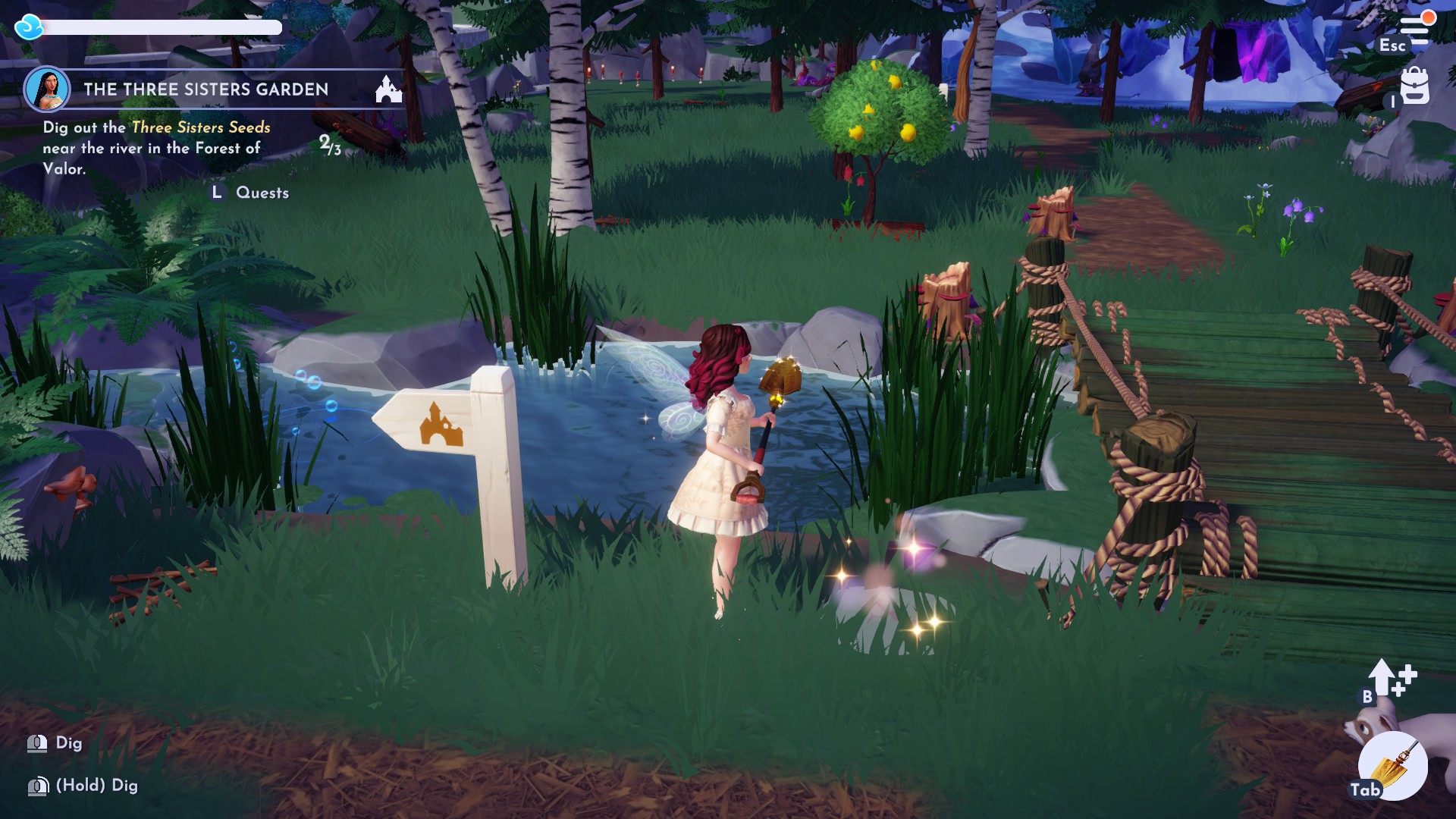Open the backpack inventory icon

(x=1415, y=86)
